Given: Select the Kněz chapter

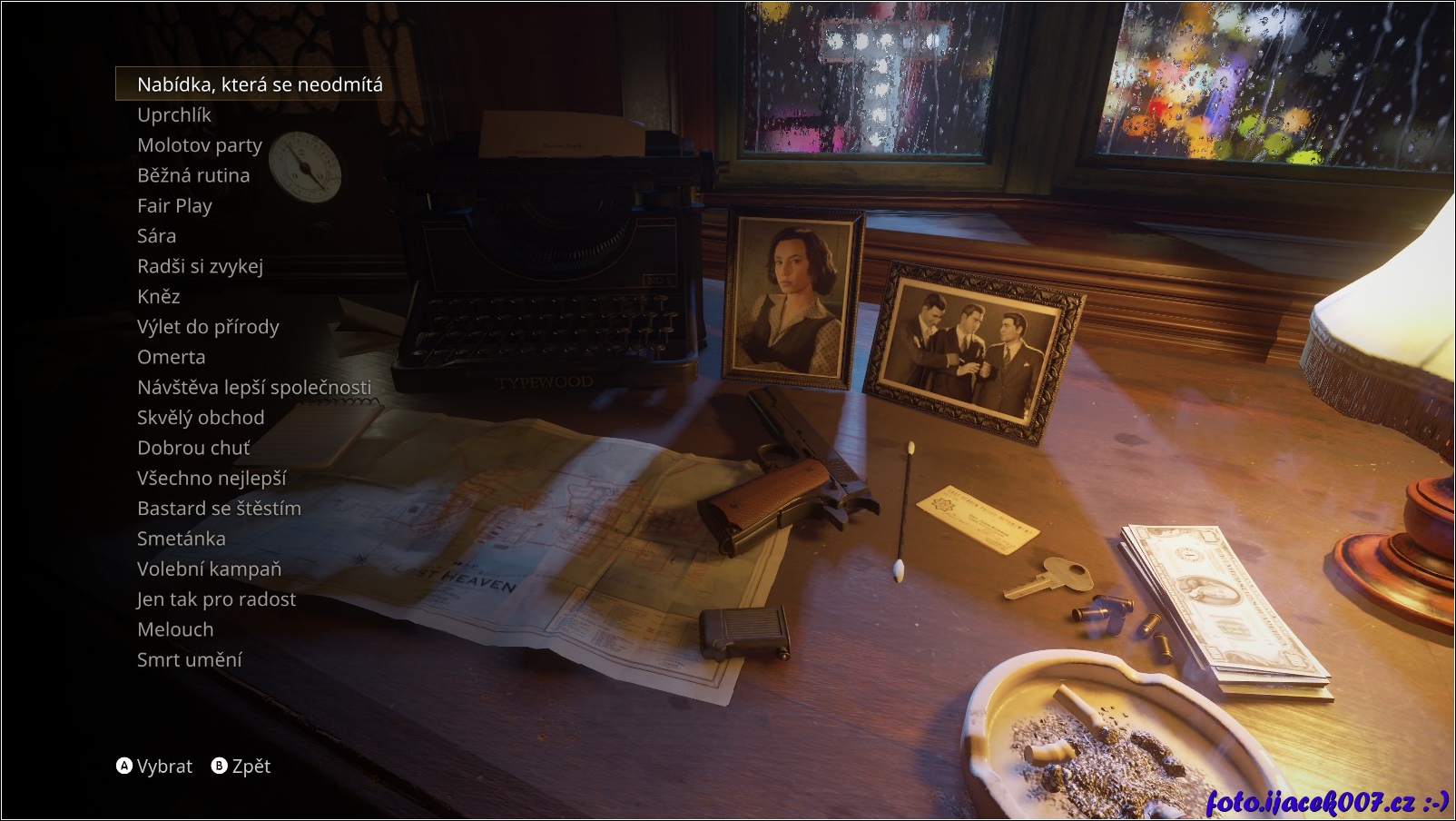Looking at the screenshot, I should 159,296.
